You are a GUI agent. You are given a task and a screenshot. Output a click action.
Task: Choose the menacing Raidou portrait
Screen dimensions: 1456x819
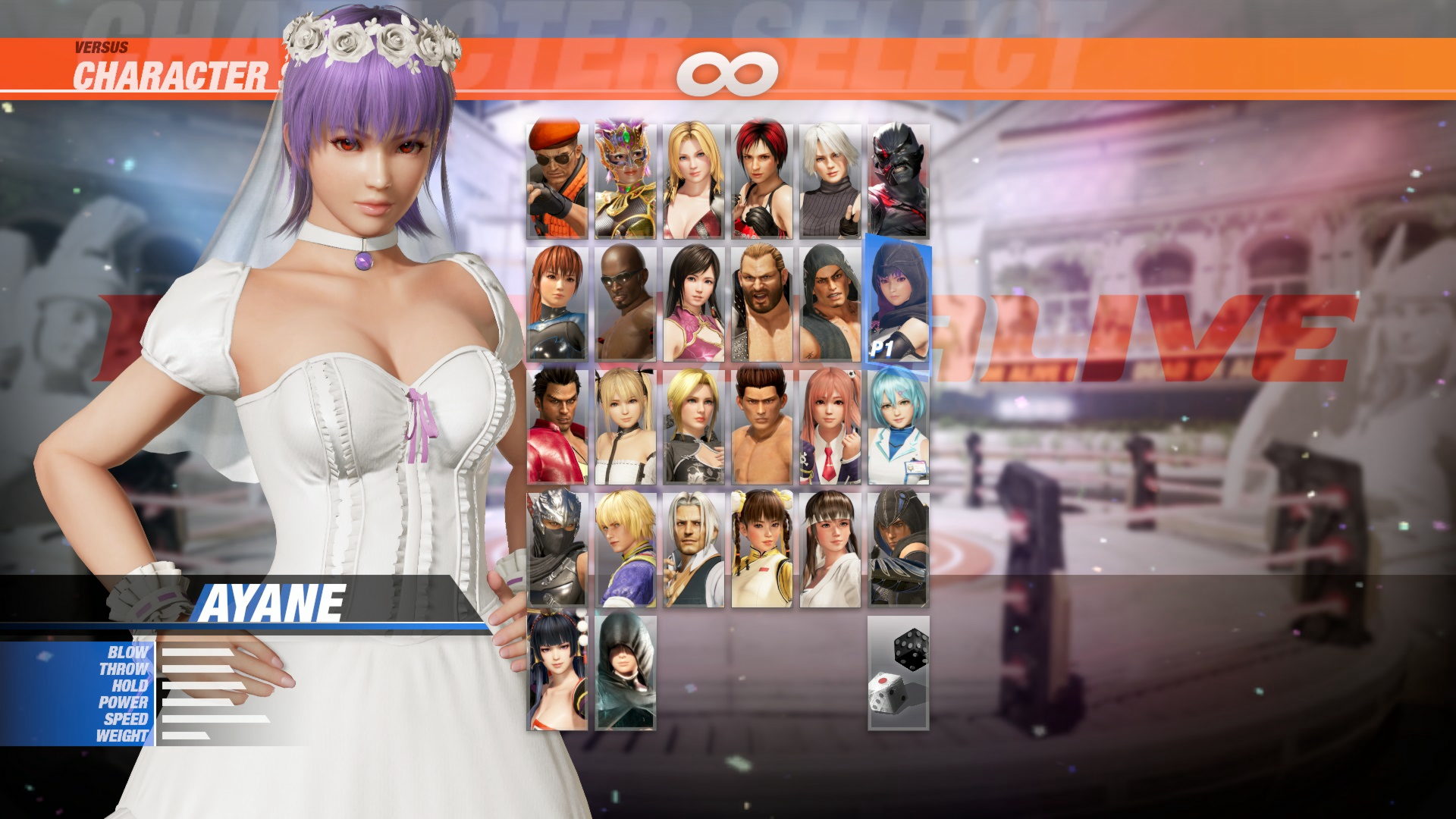point(897,174)
